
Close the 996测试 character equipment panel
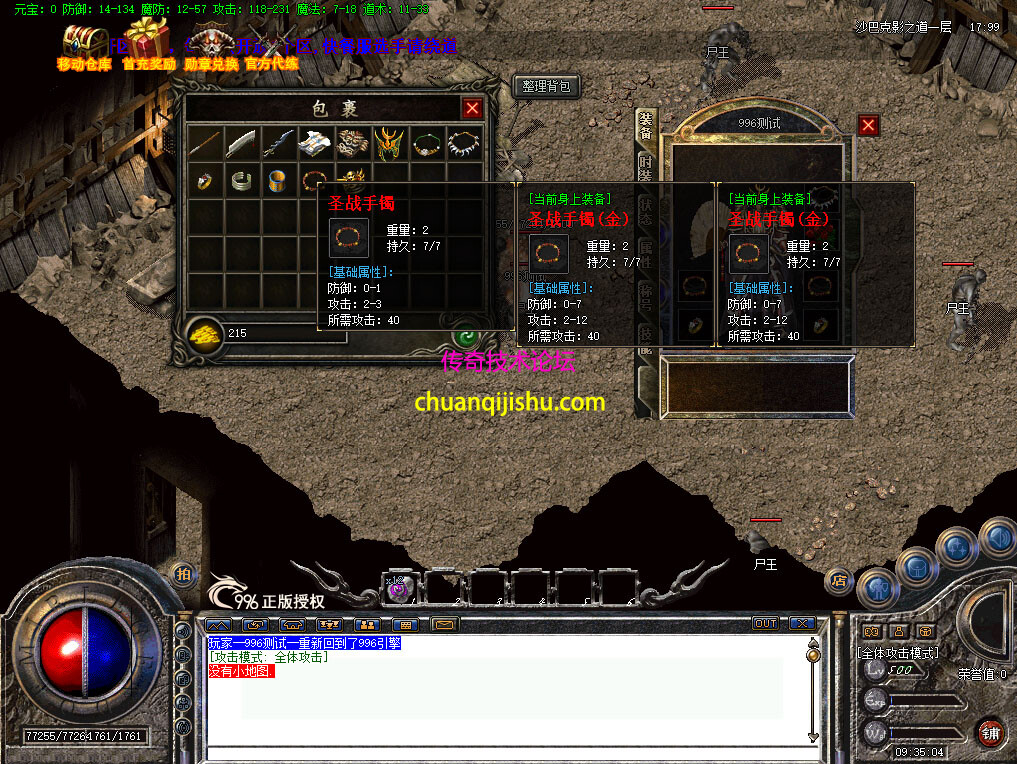[868, 125]
